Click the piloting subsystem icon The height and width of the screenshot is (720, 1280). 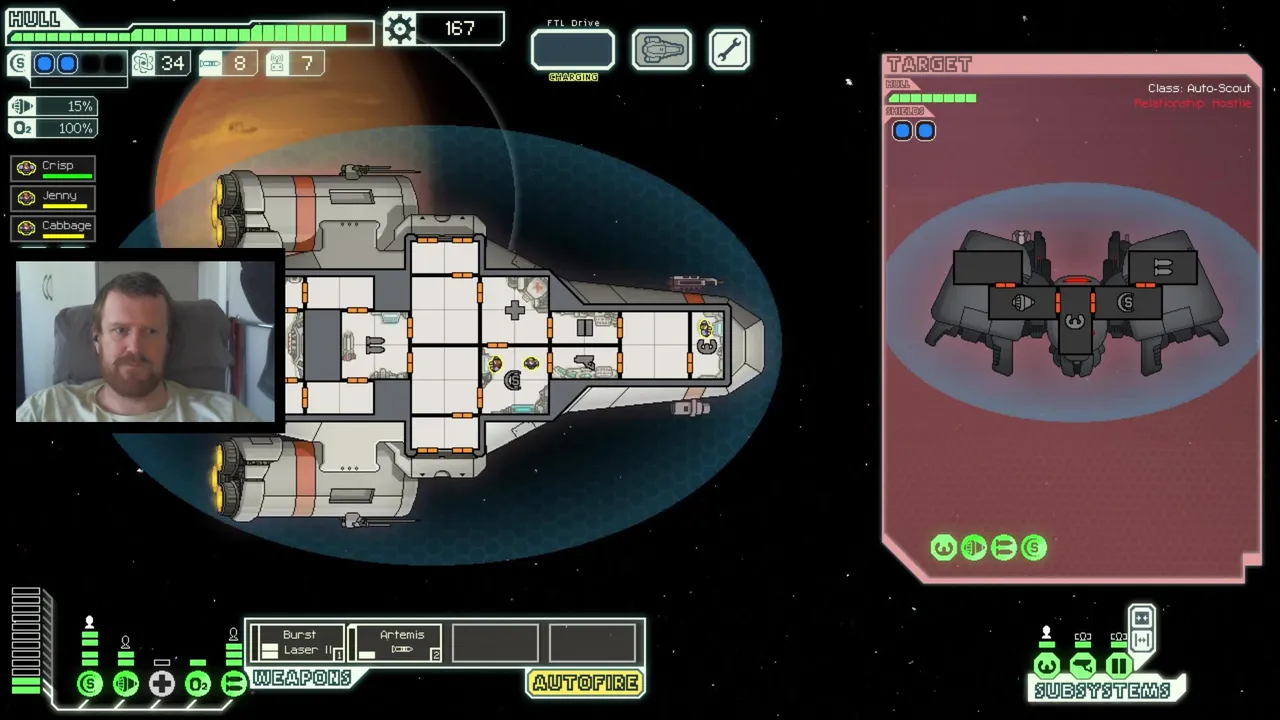coord(1047,666)
